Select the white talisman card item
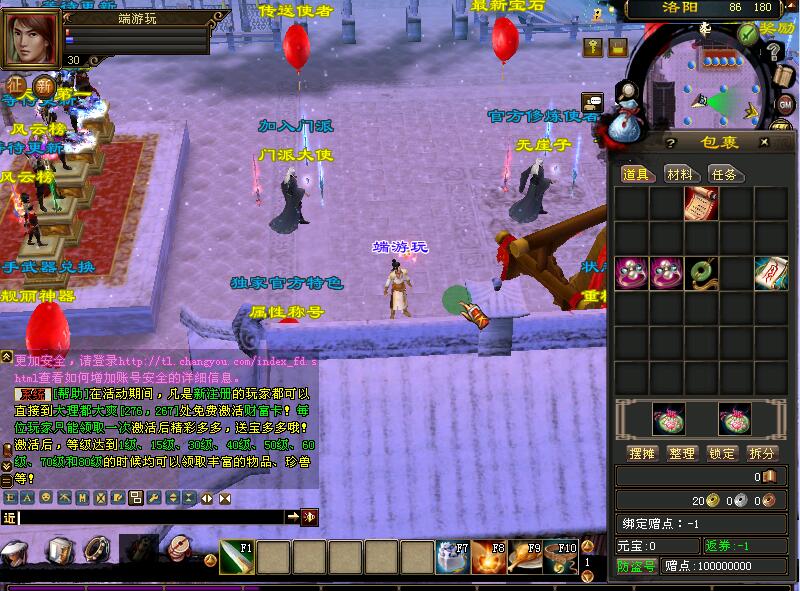The width and height of the screenshot is (800, 591). tap(770, 272)
